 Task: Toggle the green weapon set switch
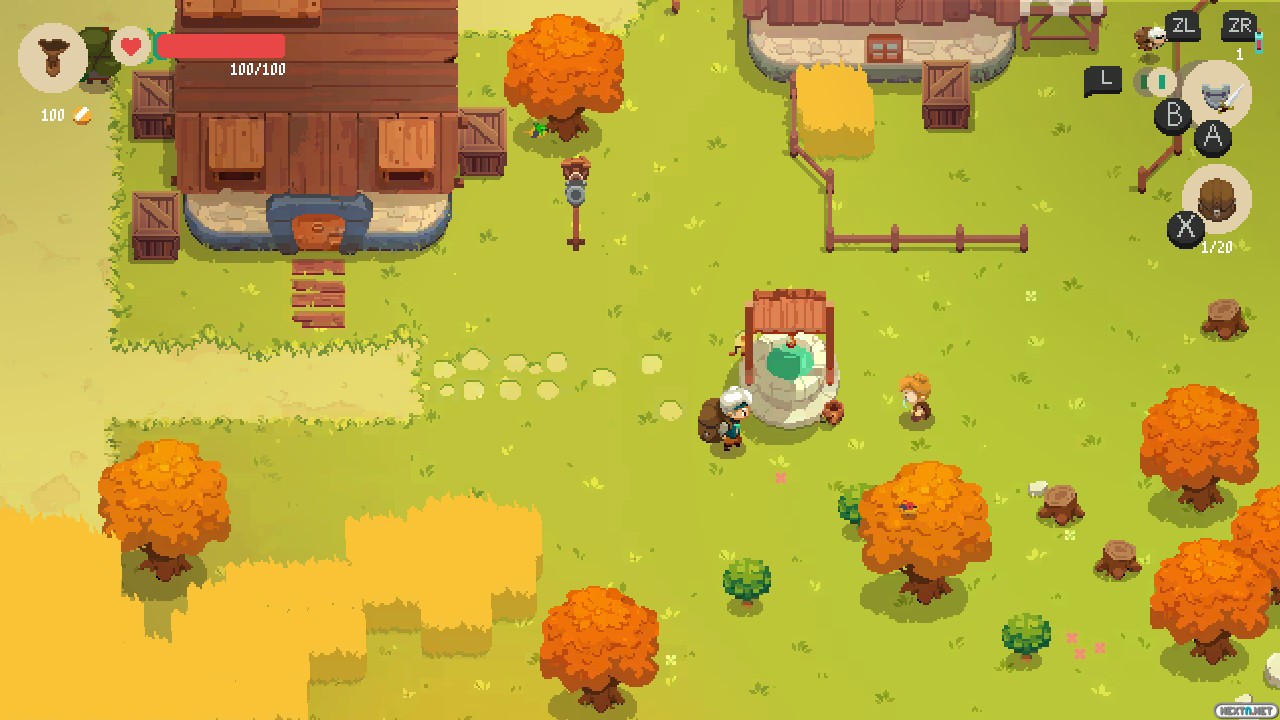pos(1160,81)
